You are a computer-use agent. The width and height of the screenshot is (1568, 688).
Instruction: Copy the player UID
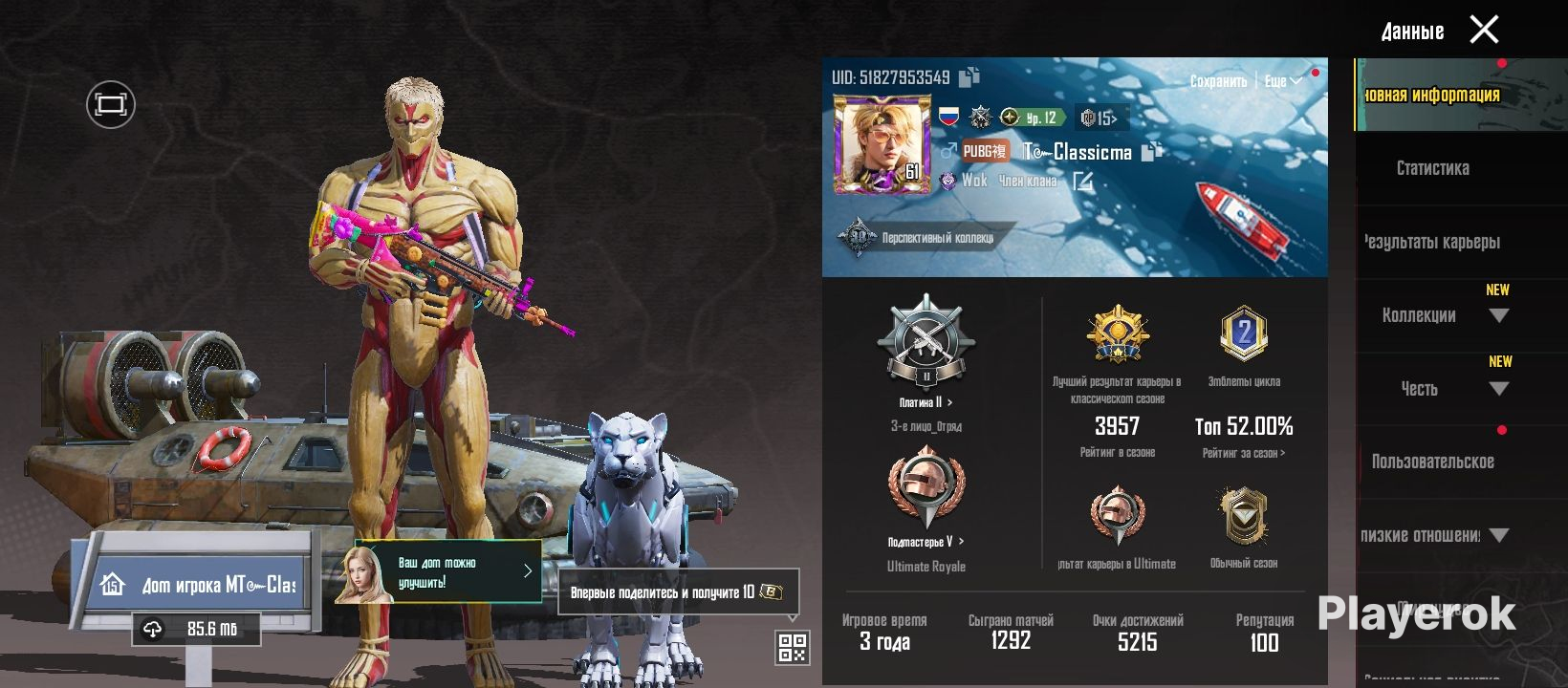pyautogui.click(x=969, y=76)
